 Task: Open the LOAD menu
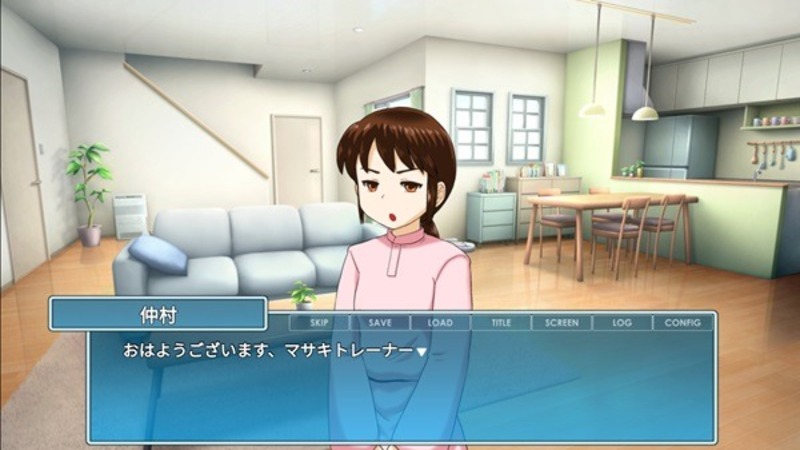[x=440, y=323]
